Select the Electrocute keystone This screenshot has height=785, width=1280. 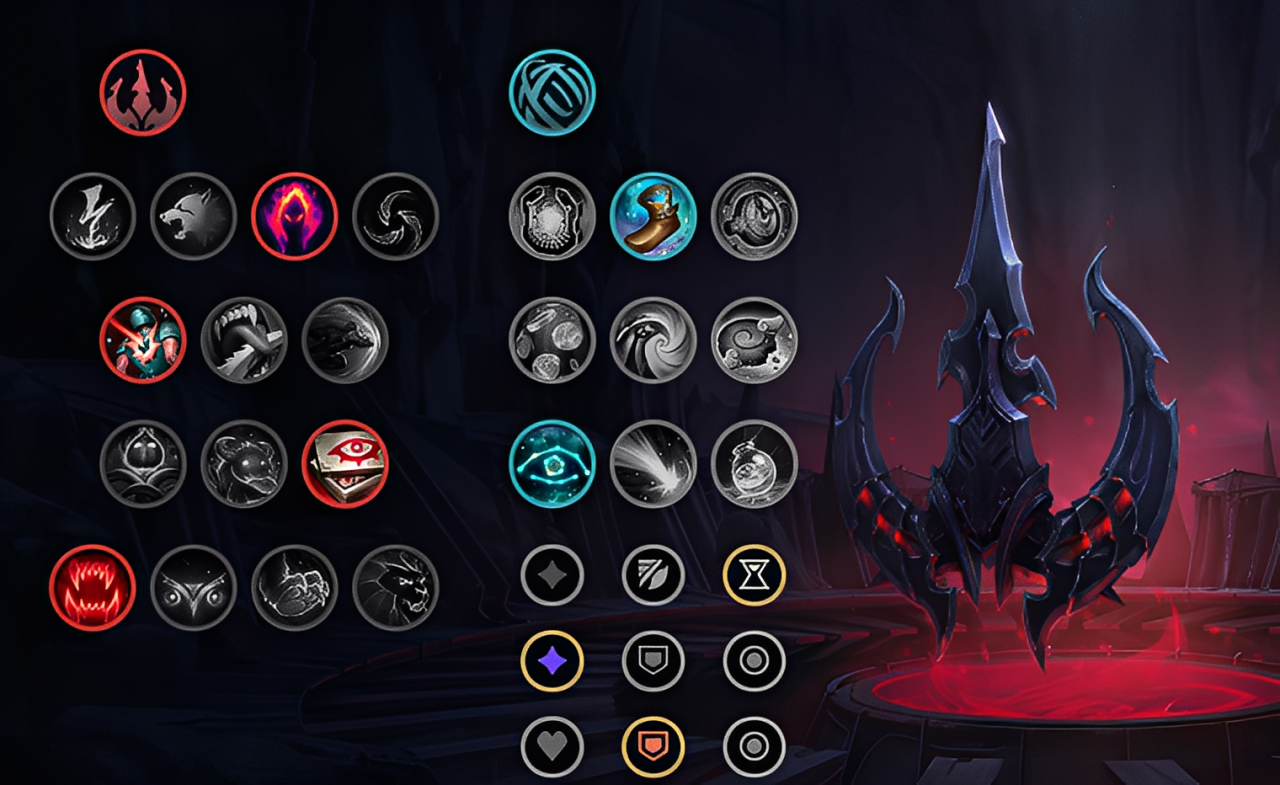[x=93, y=217]
